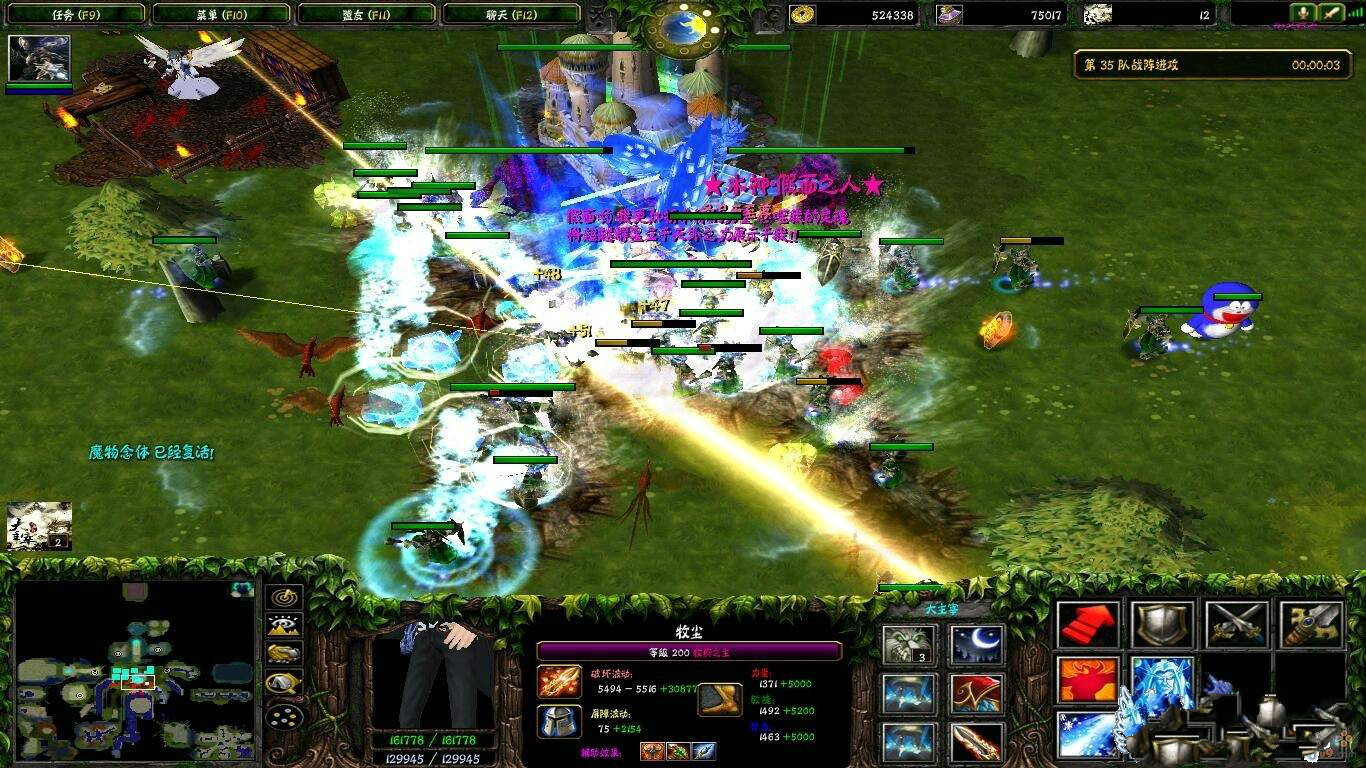Select the hero portrait icon at top-left
This screenshot has width=1366, height=768.
[40, 58]
